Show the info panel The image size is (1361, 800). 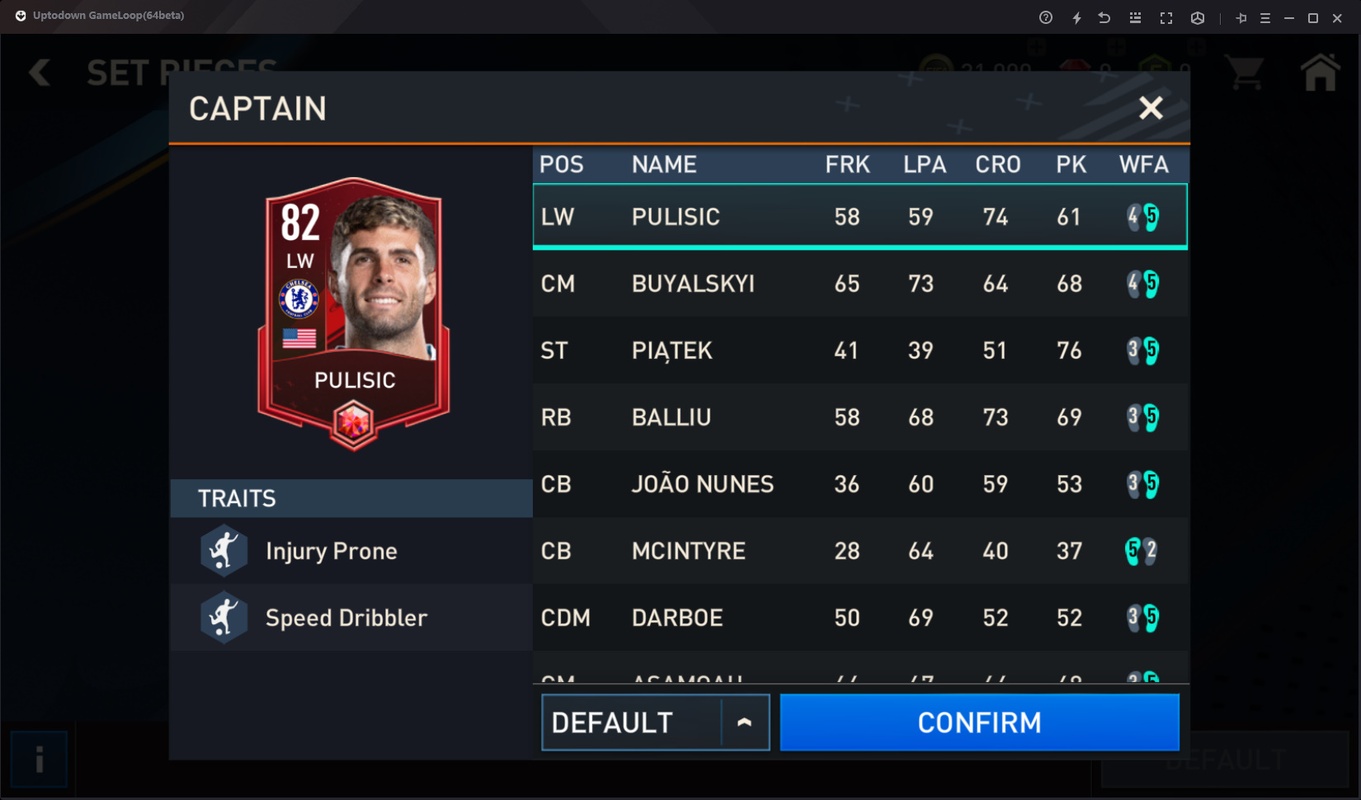39,761
